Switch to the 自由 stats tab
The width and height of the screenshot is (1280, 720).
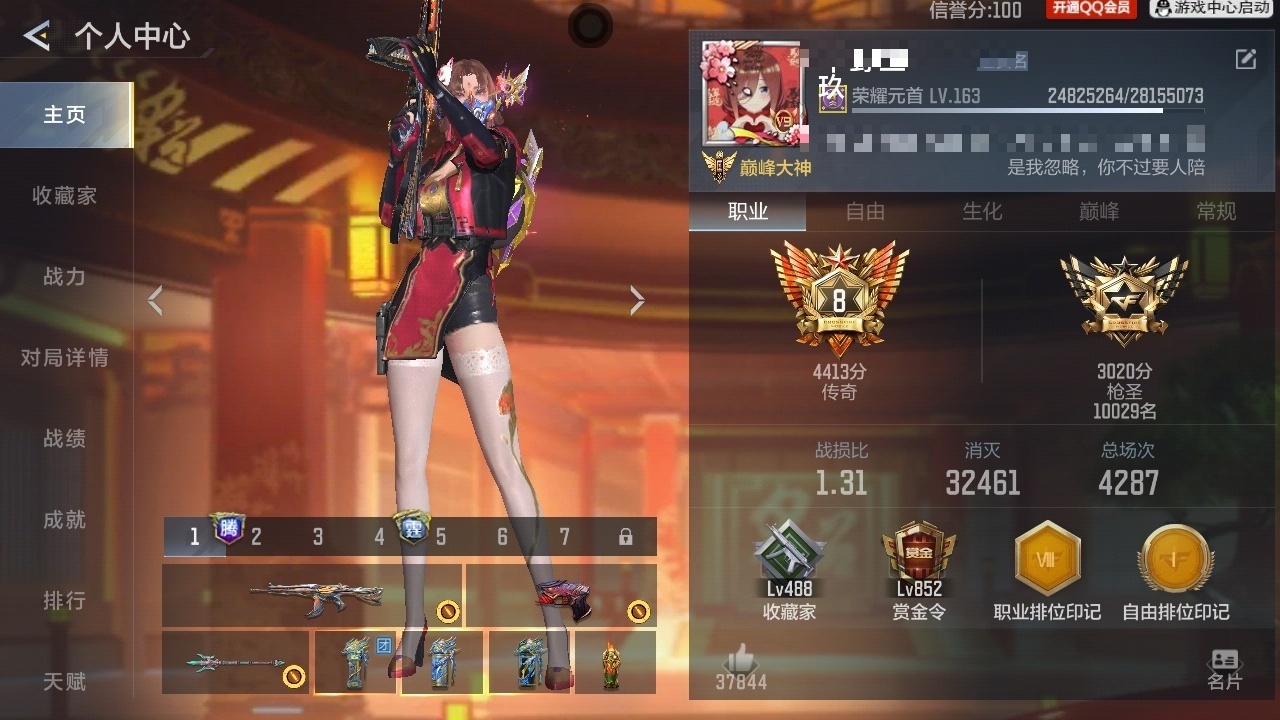coord(865,212)
